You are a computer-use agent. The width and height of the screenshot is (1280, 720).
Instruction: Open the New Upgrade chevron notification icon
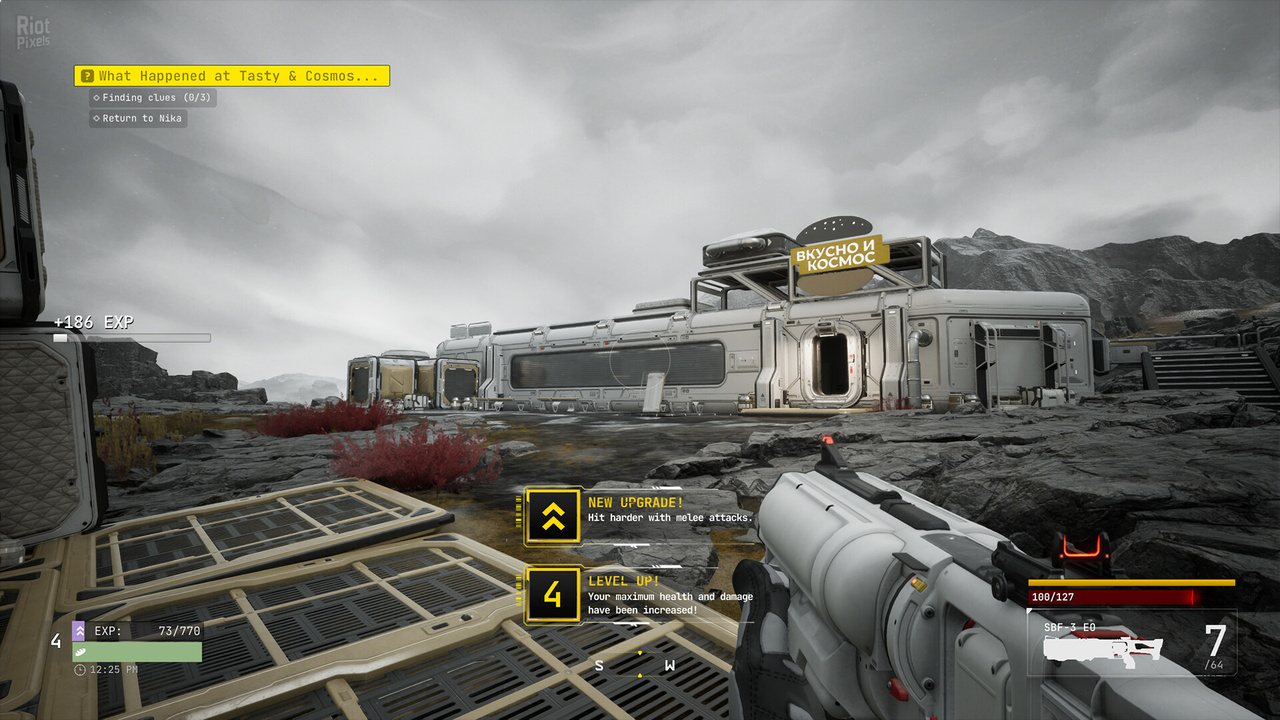[x=553, y=516]
